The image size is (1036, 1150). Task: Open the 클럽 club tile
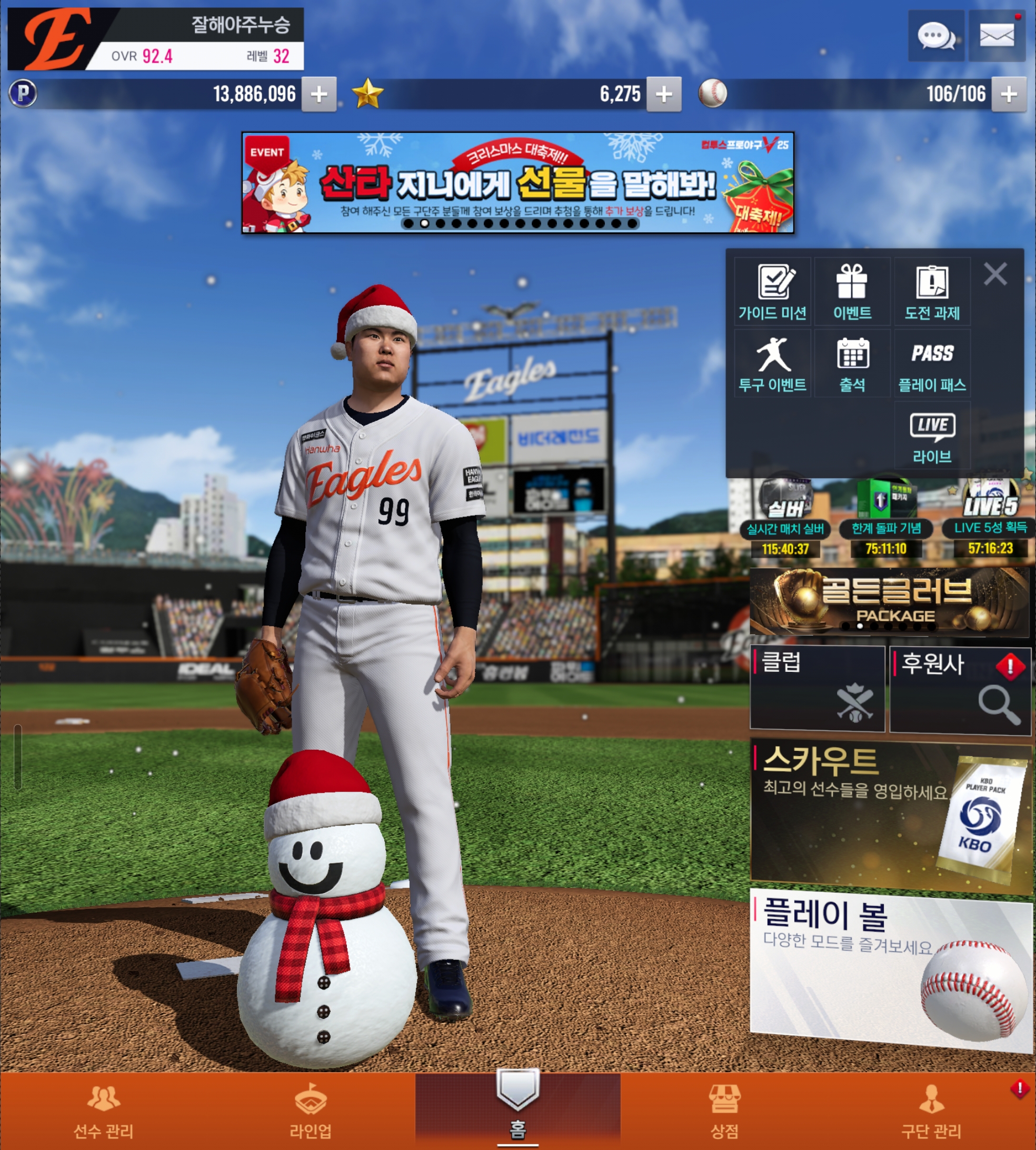point(818,688)
